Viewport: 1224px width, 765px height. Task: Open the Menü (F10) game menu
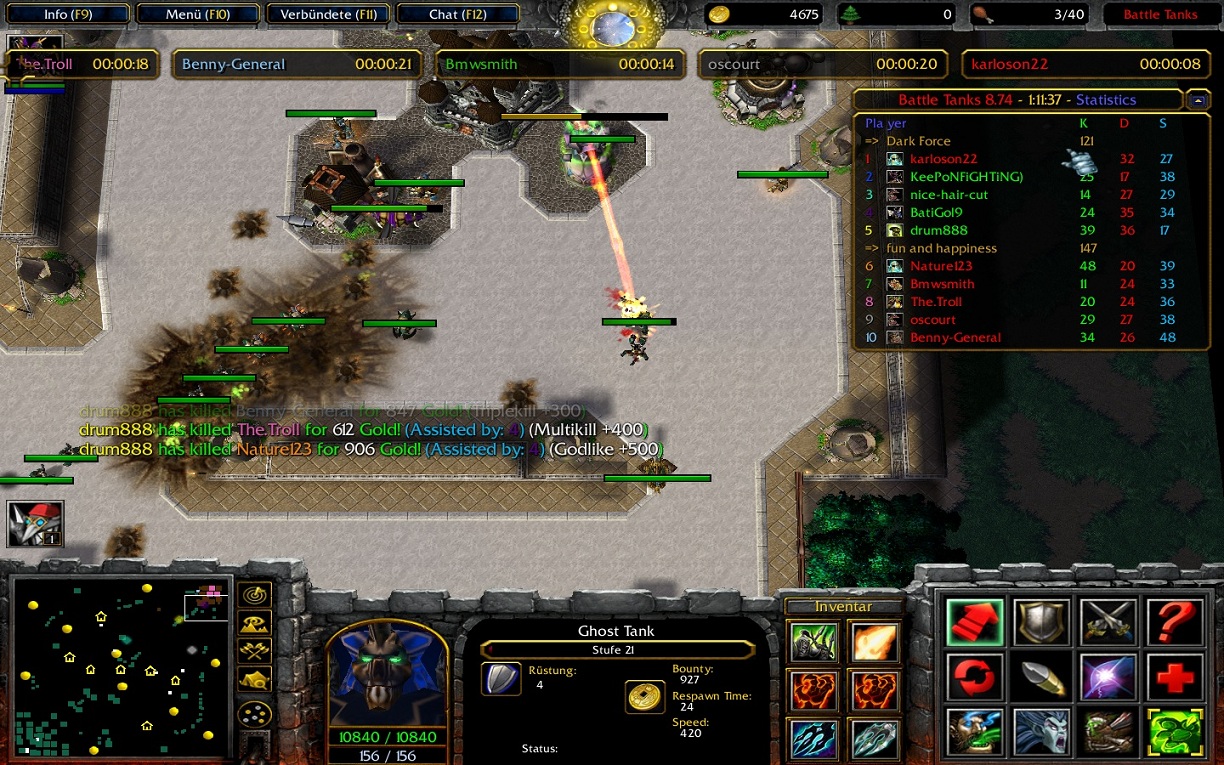198,15
